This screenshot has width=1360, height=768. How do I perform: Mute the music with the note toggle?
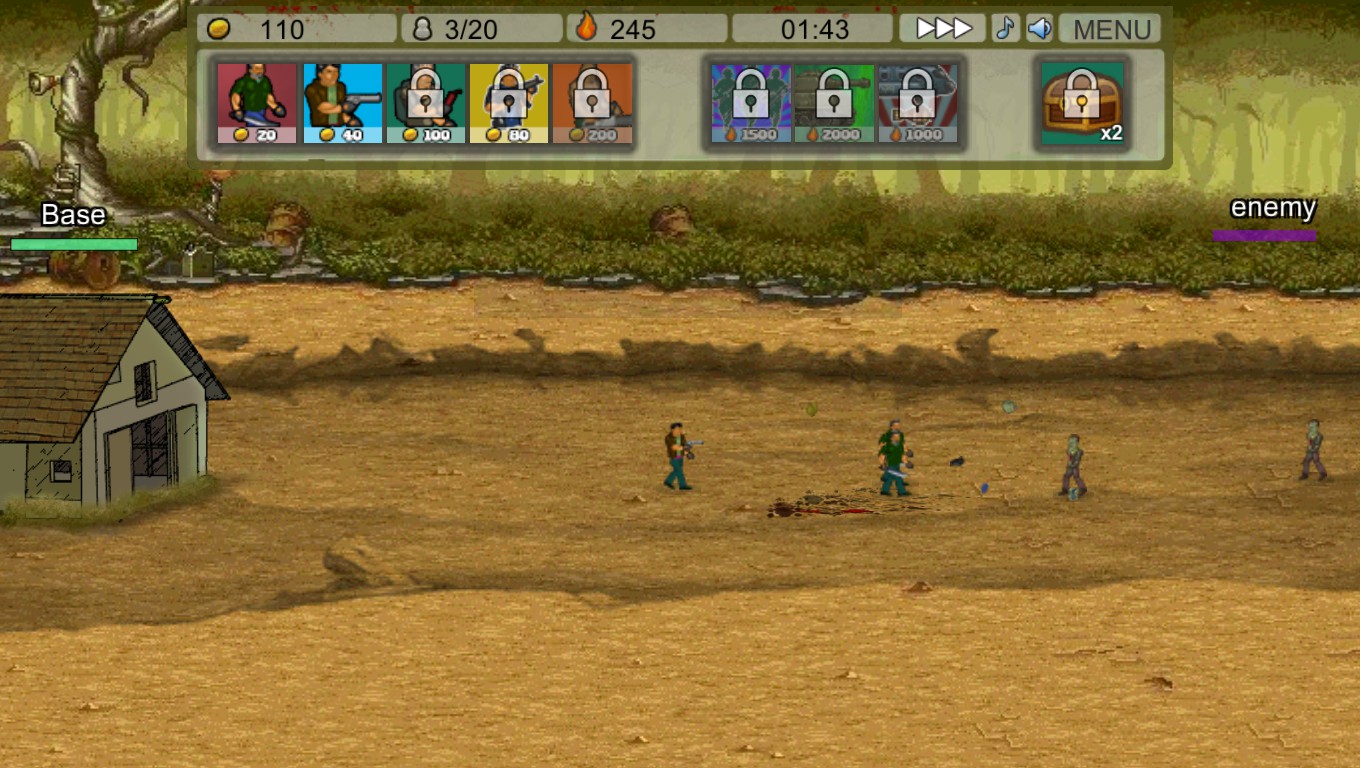tap(1005, 28)
